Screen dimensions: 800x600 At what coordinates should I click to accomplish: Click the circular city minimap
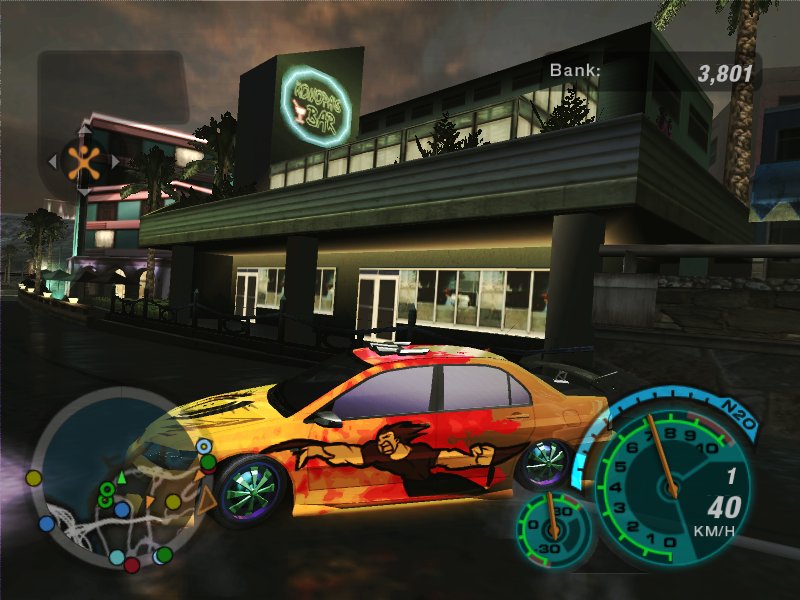point(111,478)
